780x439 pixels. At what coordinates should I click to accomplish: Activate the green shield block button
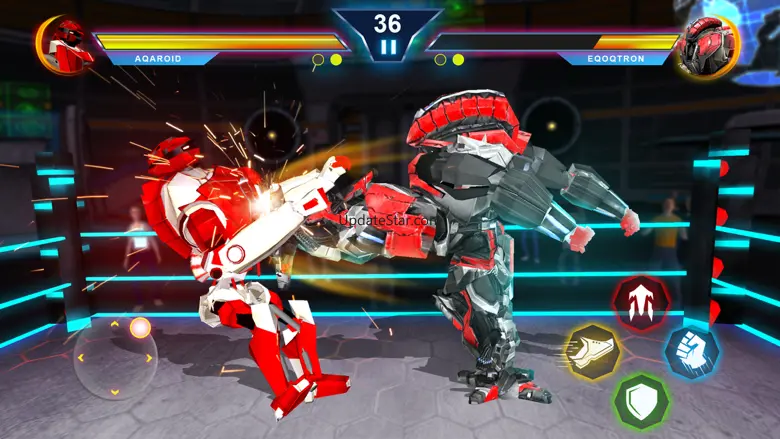(x=641, y=401)
